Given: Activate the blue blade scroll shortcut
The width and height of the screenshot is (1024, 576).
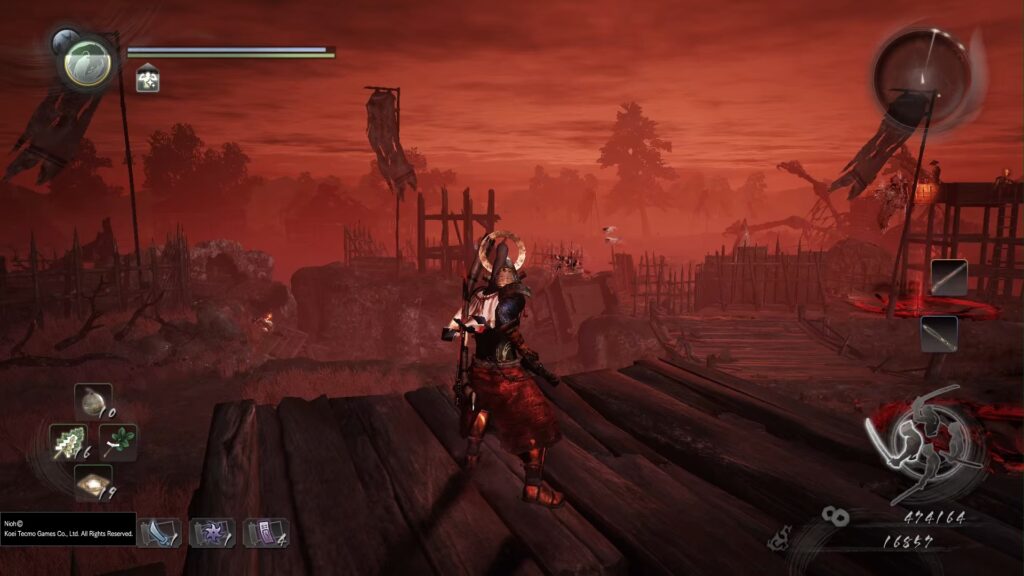Looking at the screenshot, I should click(x=158, y=532).
